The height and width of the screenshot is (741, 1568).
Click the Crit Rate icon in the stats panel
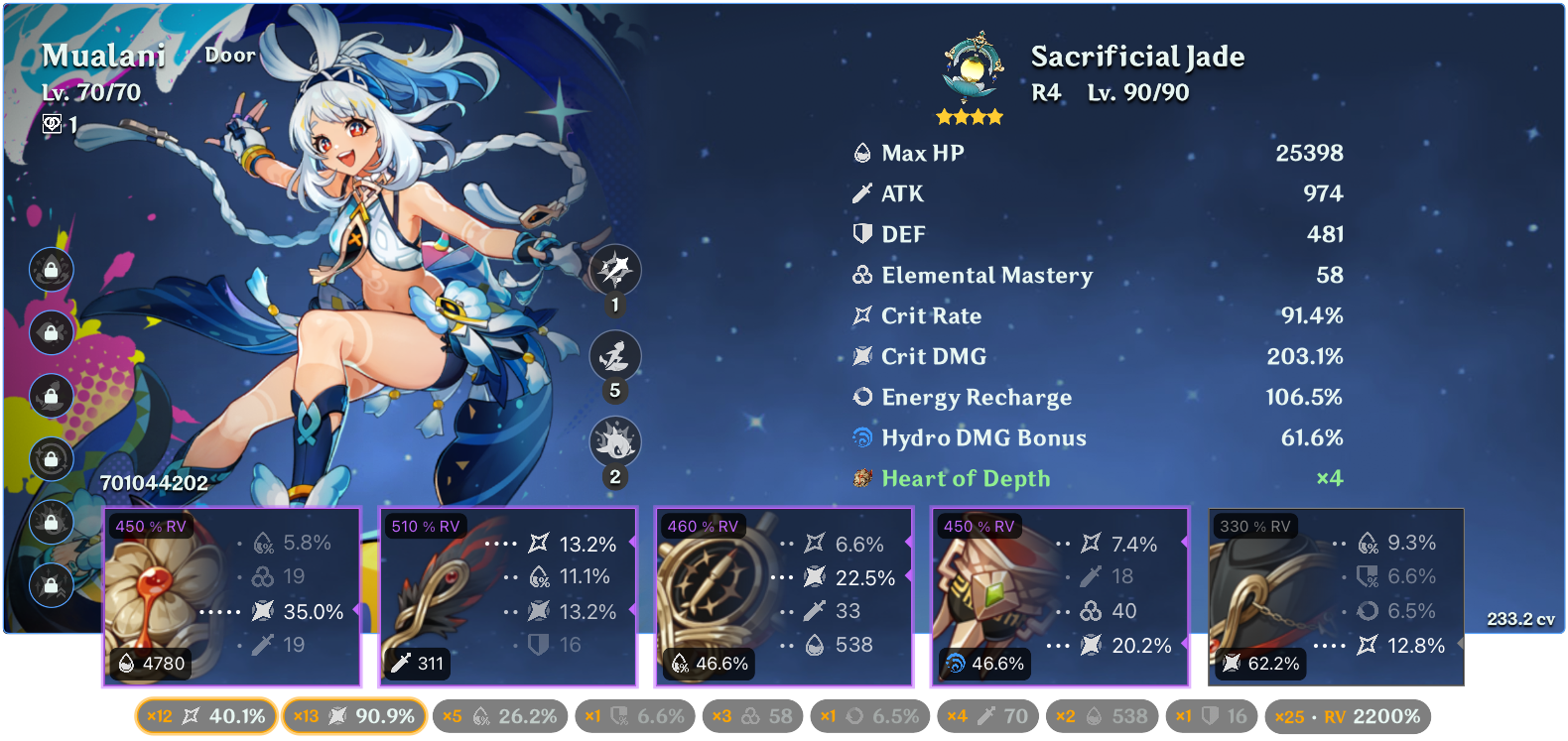tap(862, 315)
